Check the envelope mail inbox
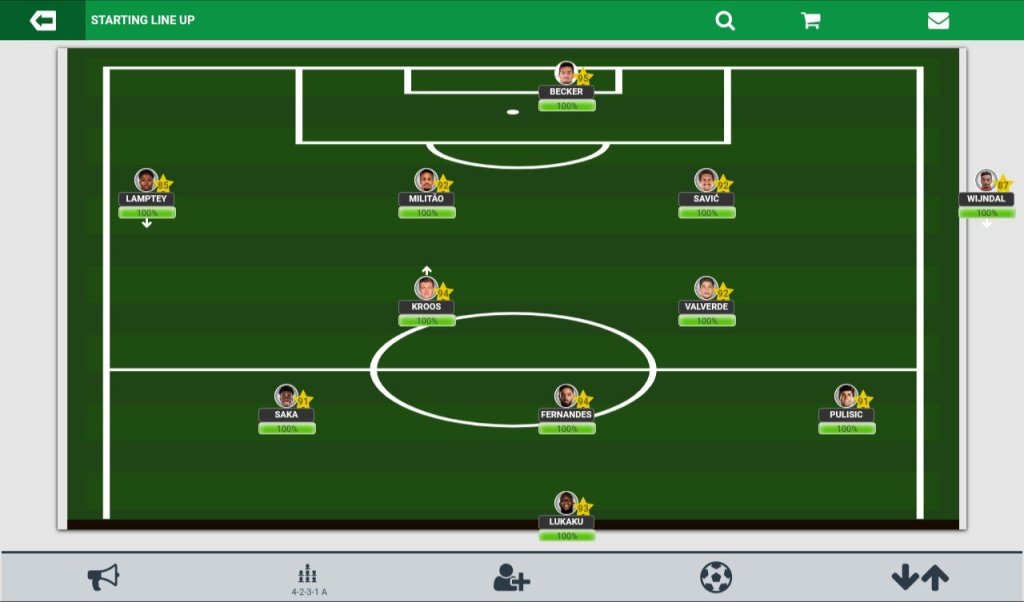 (938, 20)
